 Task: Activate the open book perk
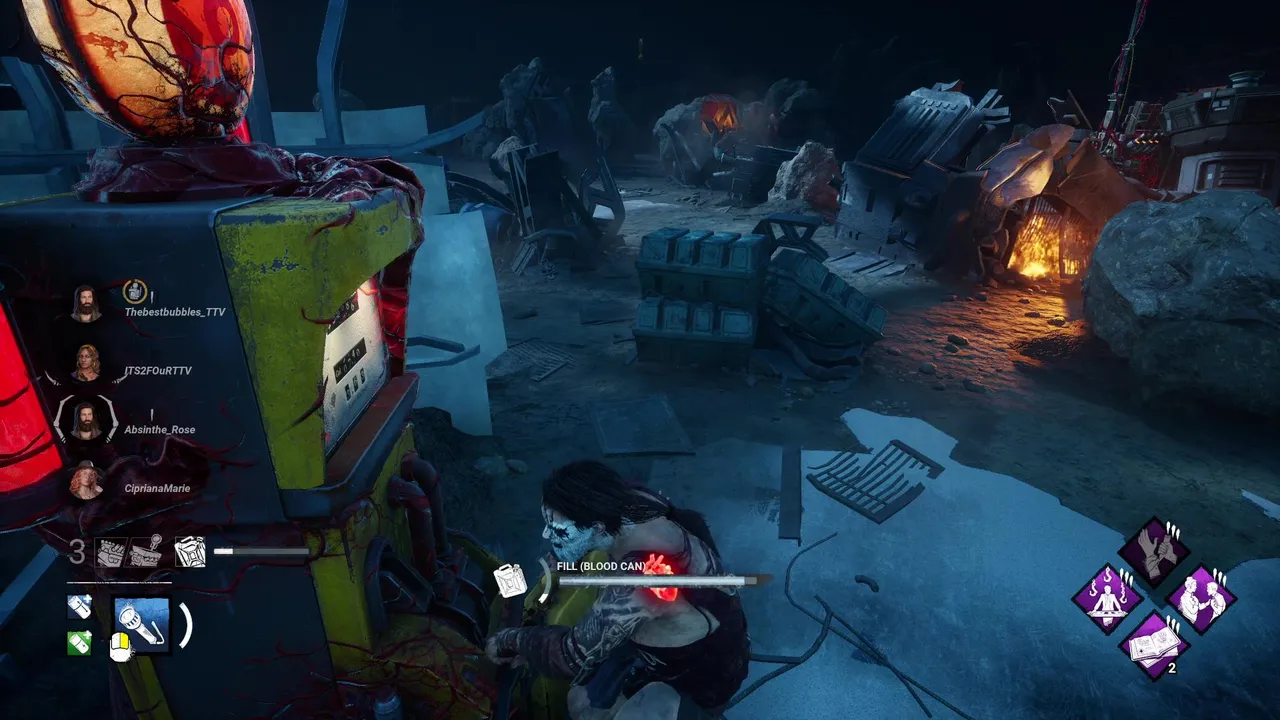[x=1154, y=645]
